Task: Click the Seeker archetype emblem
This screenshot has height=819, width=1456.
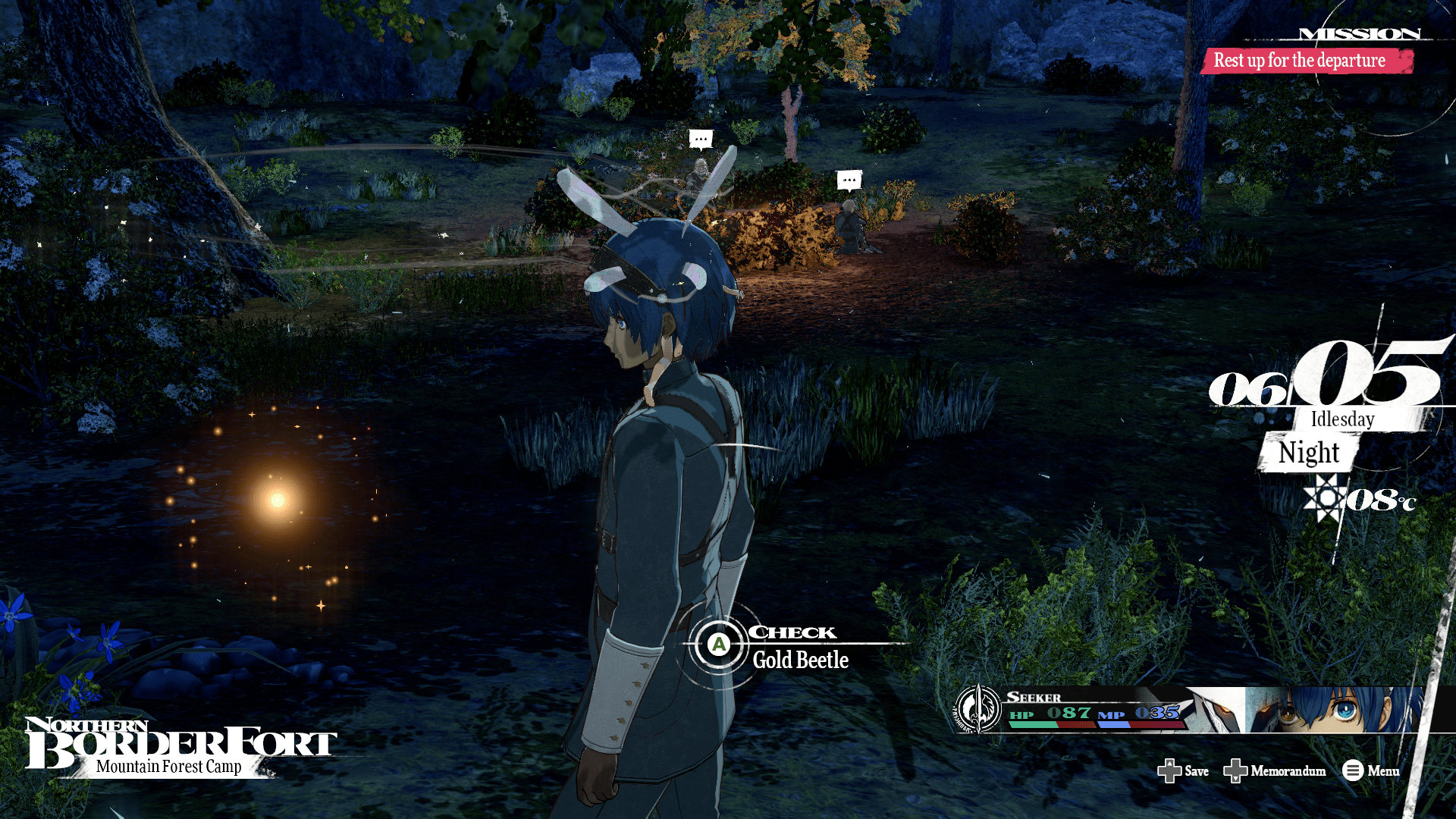Action: pyautogui.click(x=977, y=710)
